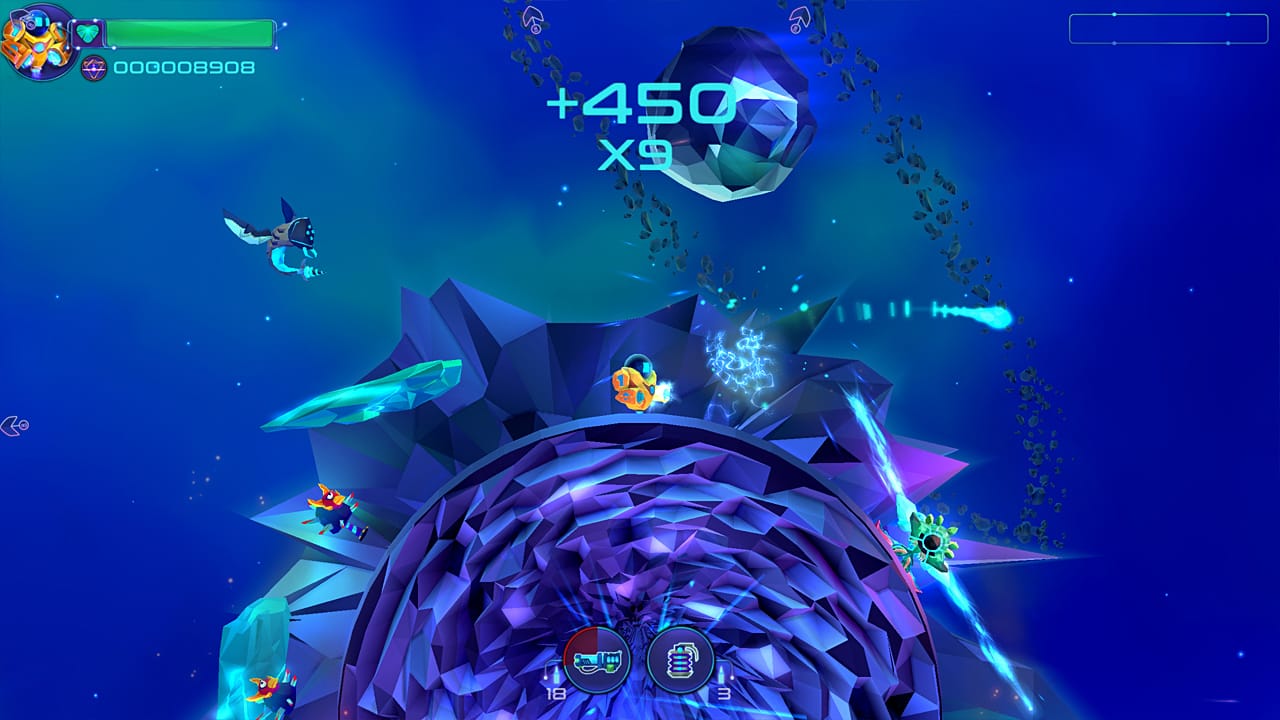Click the grenade counter showing 3
1280x720 pixels.
pyautogui.click(x=724, y=695)
